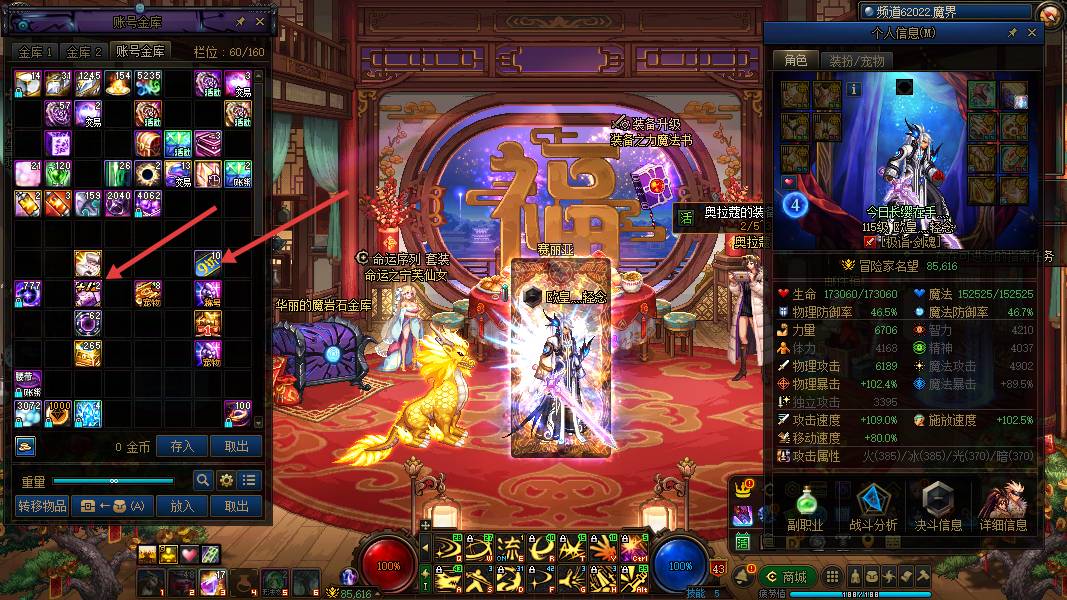Click the 转移物品 transfer items button
Viewport: 1067px width, 600px height.
42,506
